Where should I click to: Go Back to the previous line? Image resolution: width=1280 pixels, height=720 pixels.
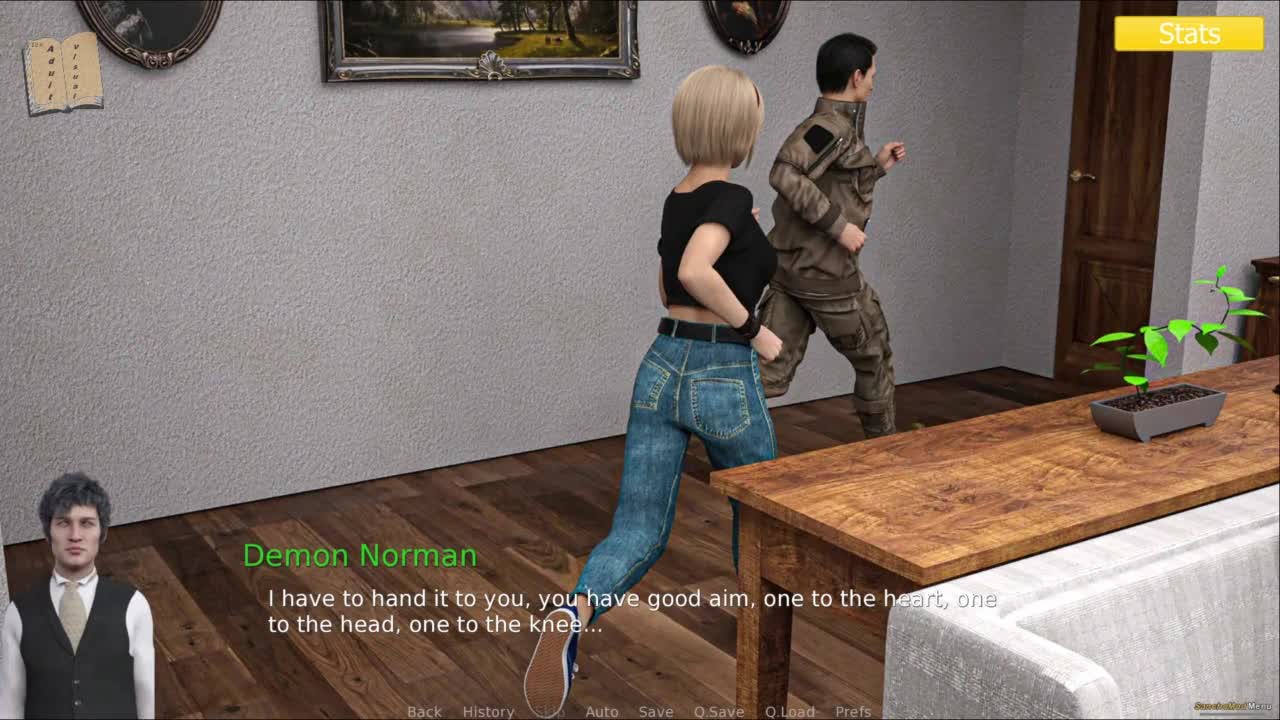pos(424,711)
